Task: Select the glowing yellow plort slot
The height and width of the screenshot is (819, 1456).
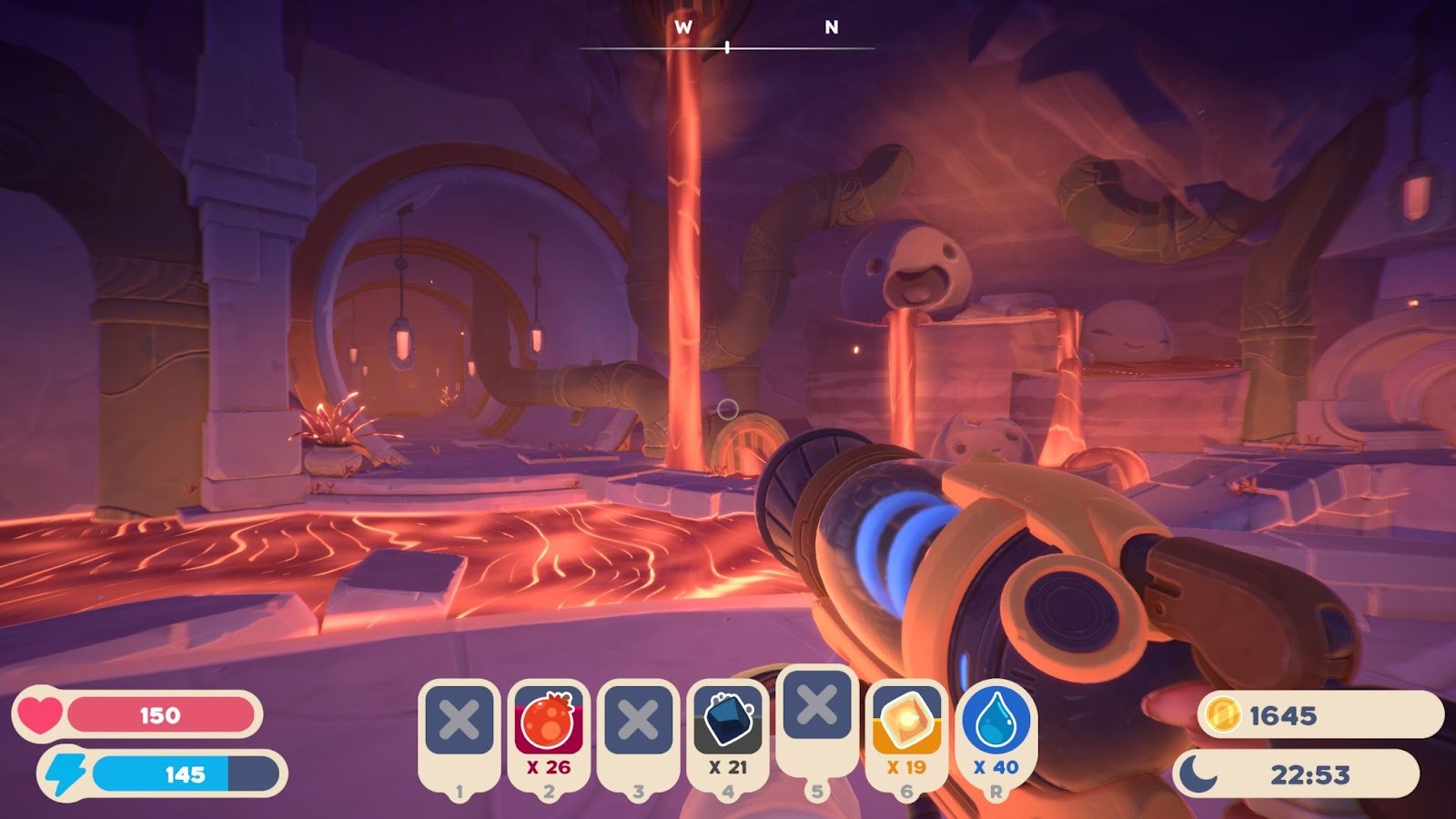Action: 906,723
